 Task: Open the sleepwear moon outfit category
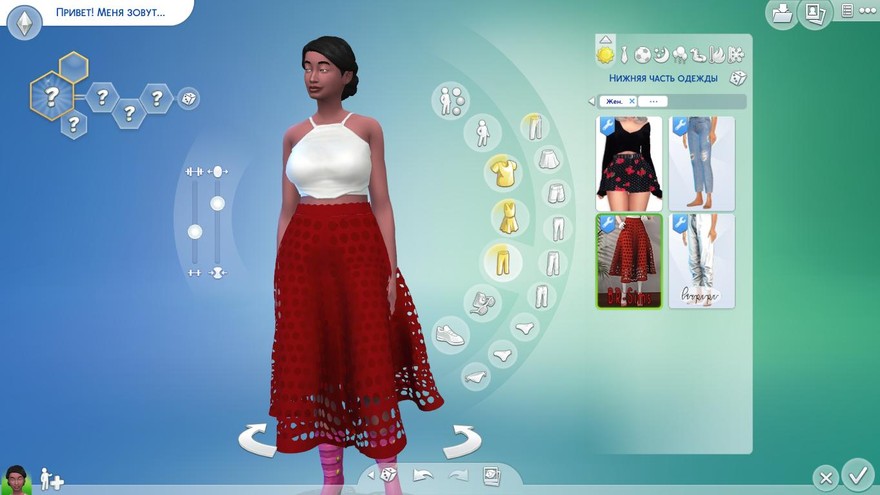661,54
